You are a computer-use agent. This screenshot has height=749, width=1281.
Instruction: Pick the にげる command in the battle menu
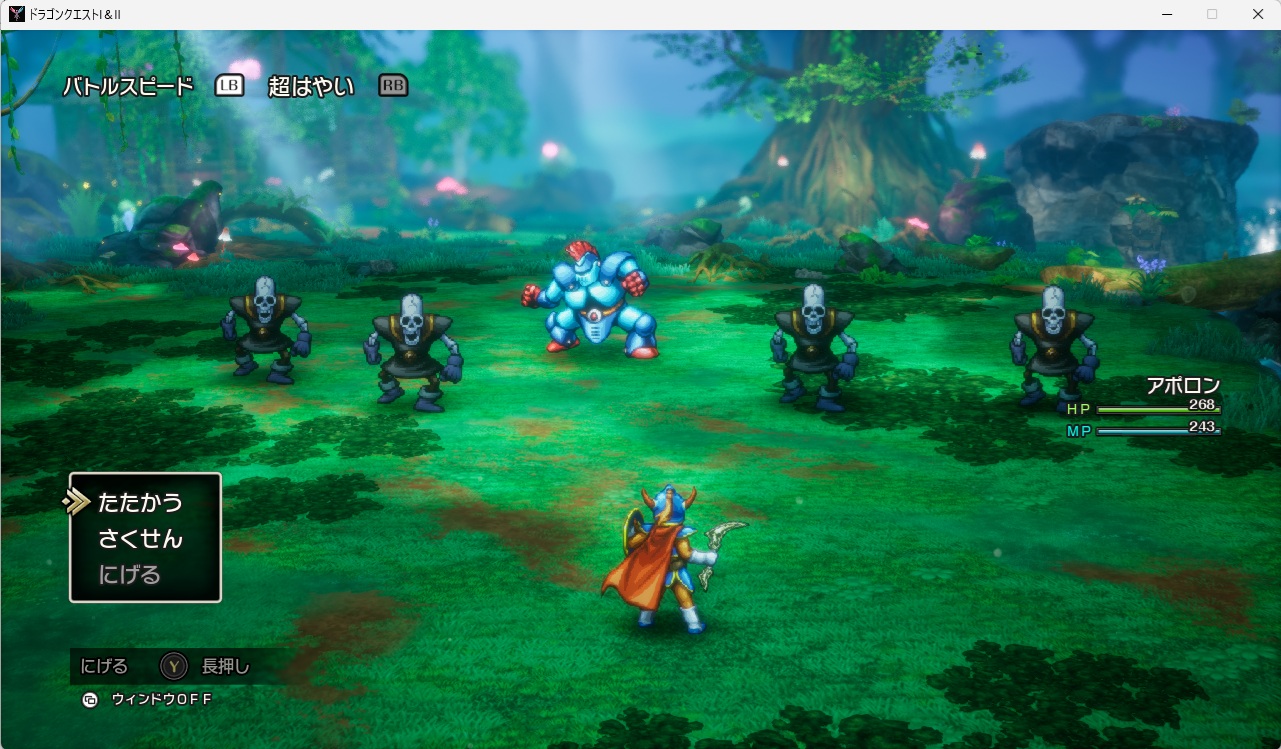130,575
